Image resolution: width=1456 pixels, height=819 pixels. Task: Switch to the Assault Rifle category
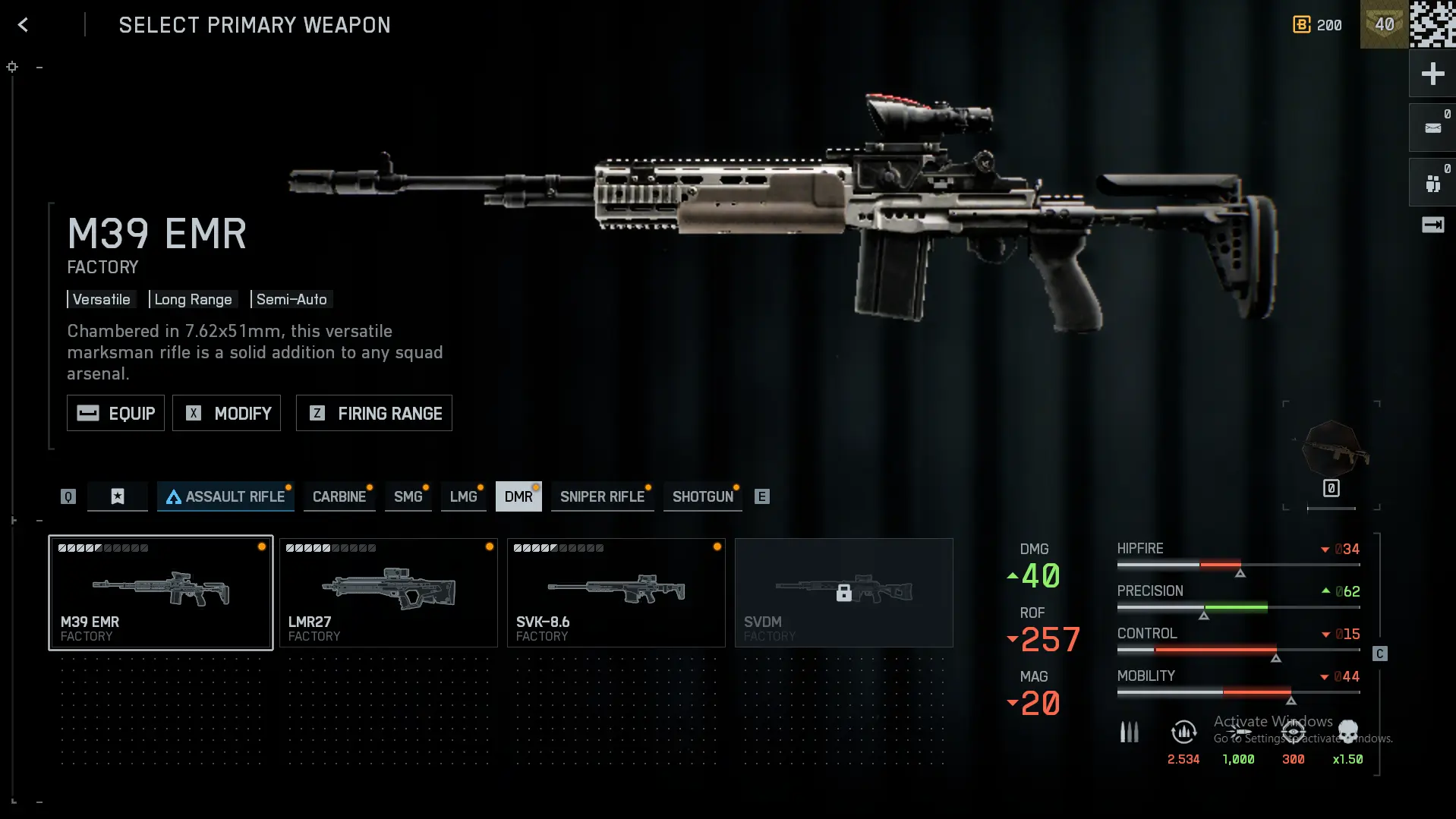tap(225, 496)
